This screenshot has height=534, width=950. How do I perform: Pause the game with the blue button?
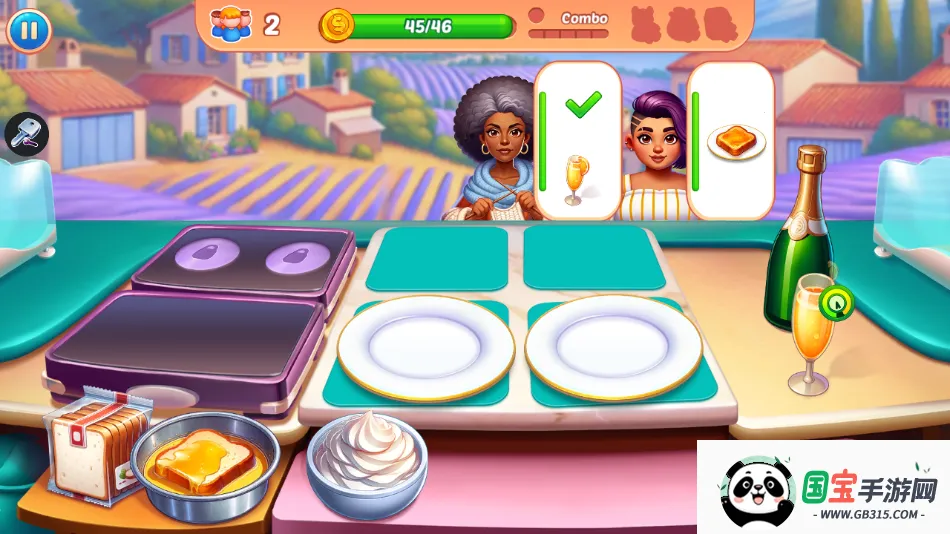point(29,30)
